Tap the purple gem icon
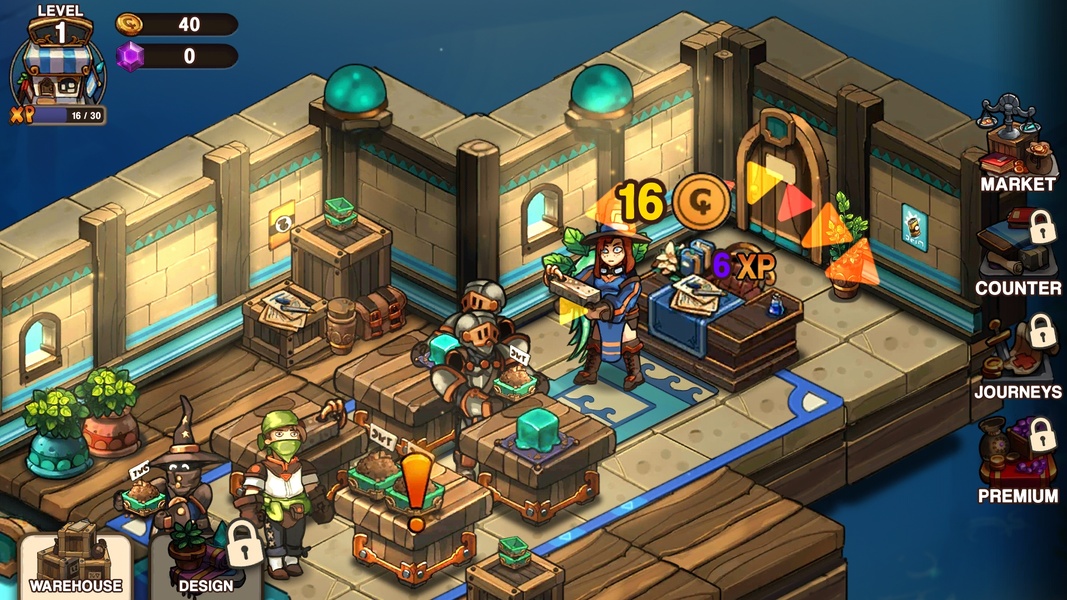1067x600 pixels. pos(130,56)
